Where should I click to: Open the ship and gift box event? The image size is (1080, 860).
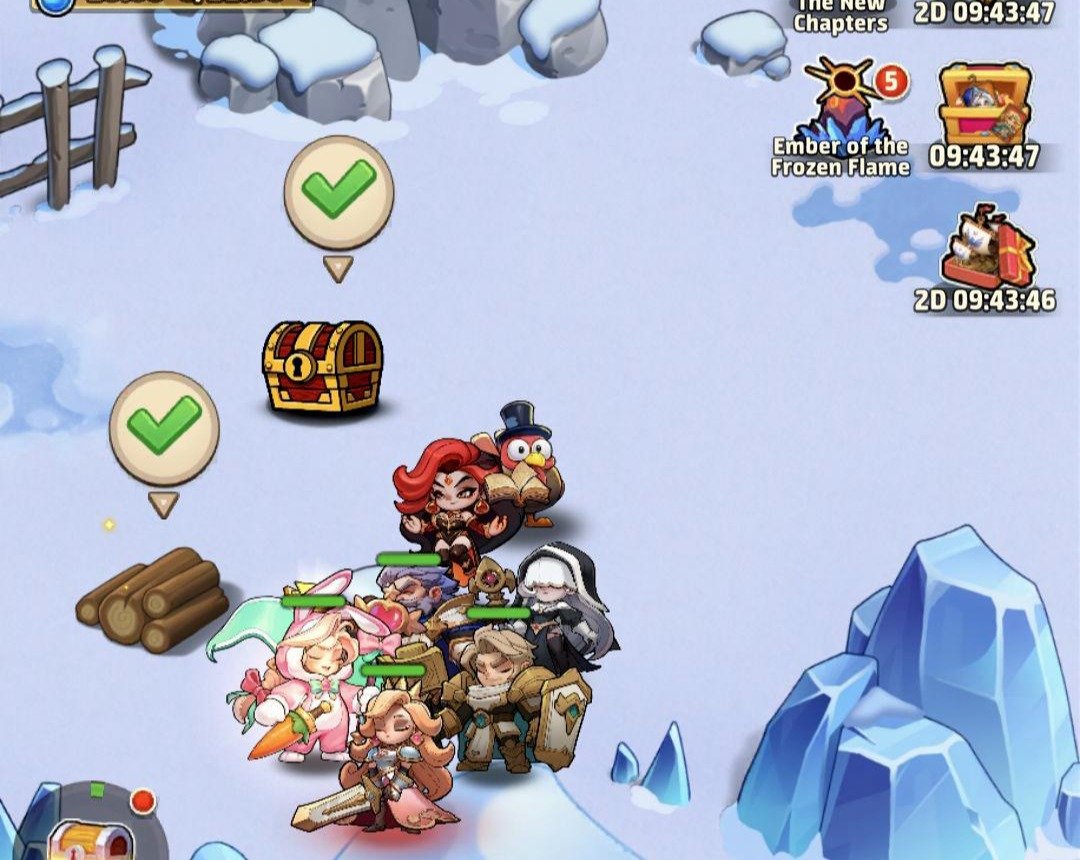985,245
